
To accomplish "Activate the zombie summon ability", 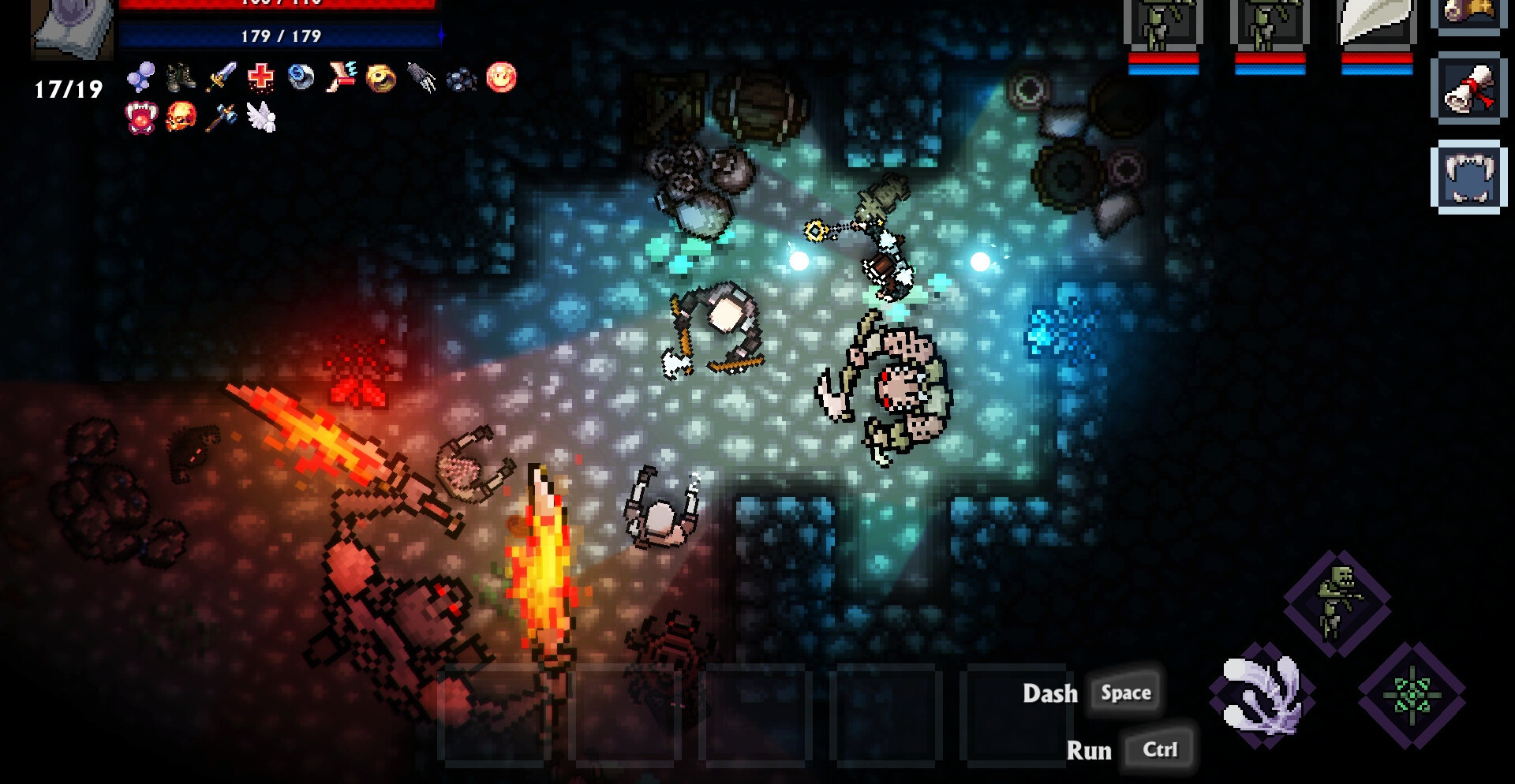I will [1337, 603].
